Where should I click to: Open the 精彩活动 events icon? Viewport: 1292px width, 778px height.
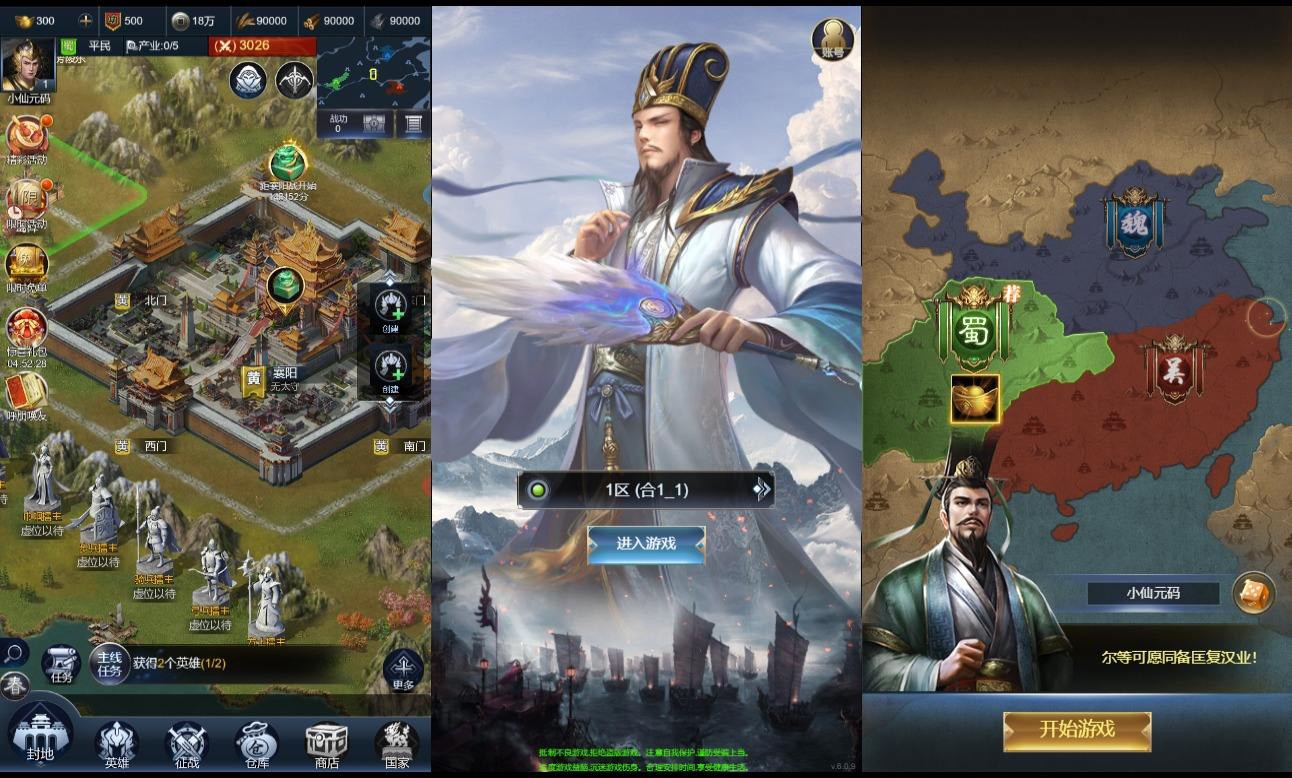tap(26, 138)
